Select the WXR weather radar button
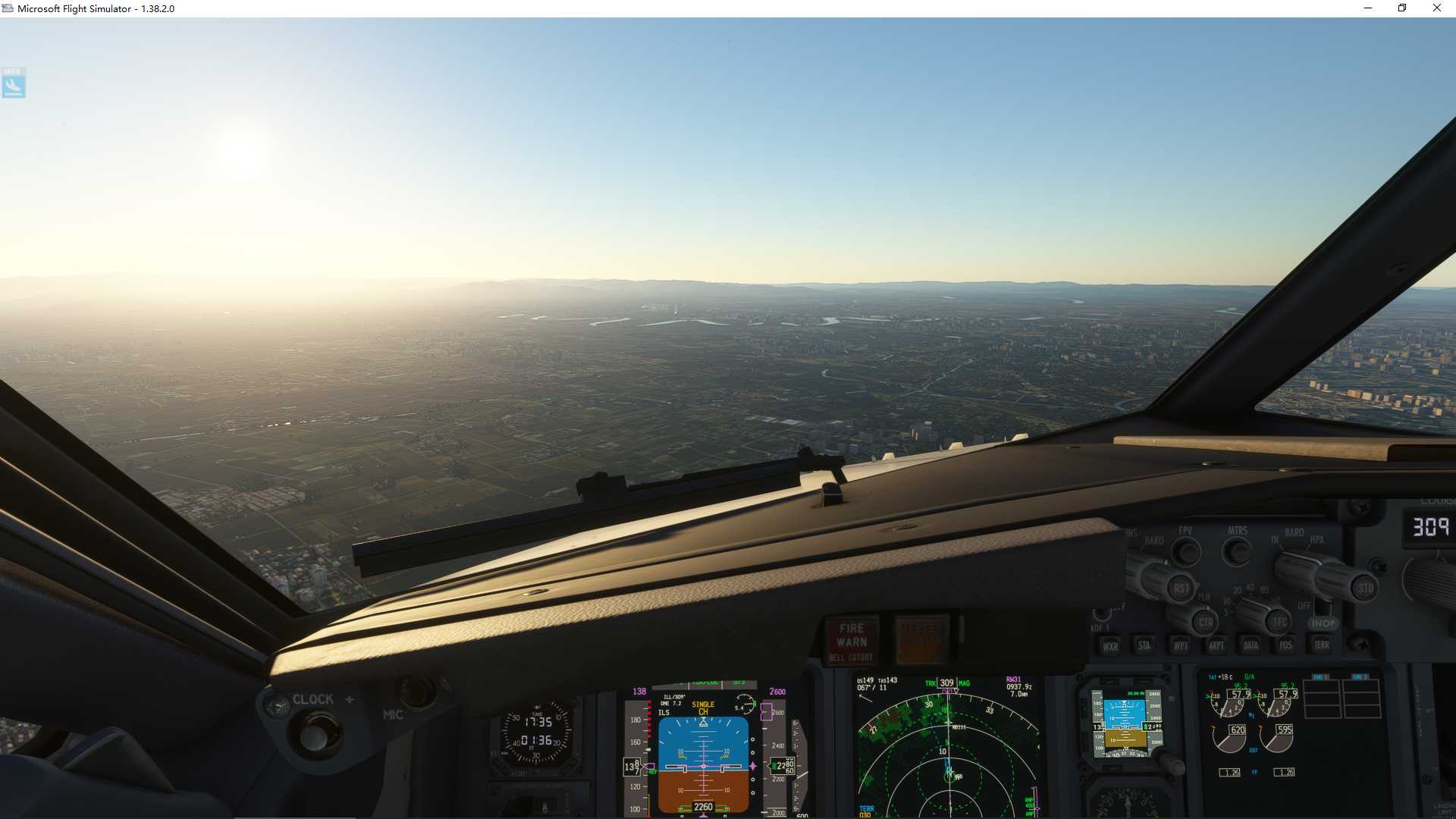Image resolution: width=1456 pixels, height=819 pixels. point(1112,647)
